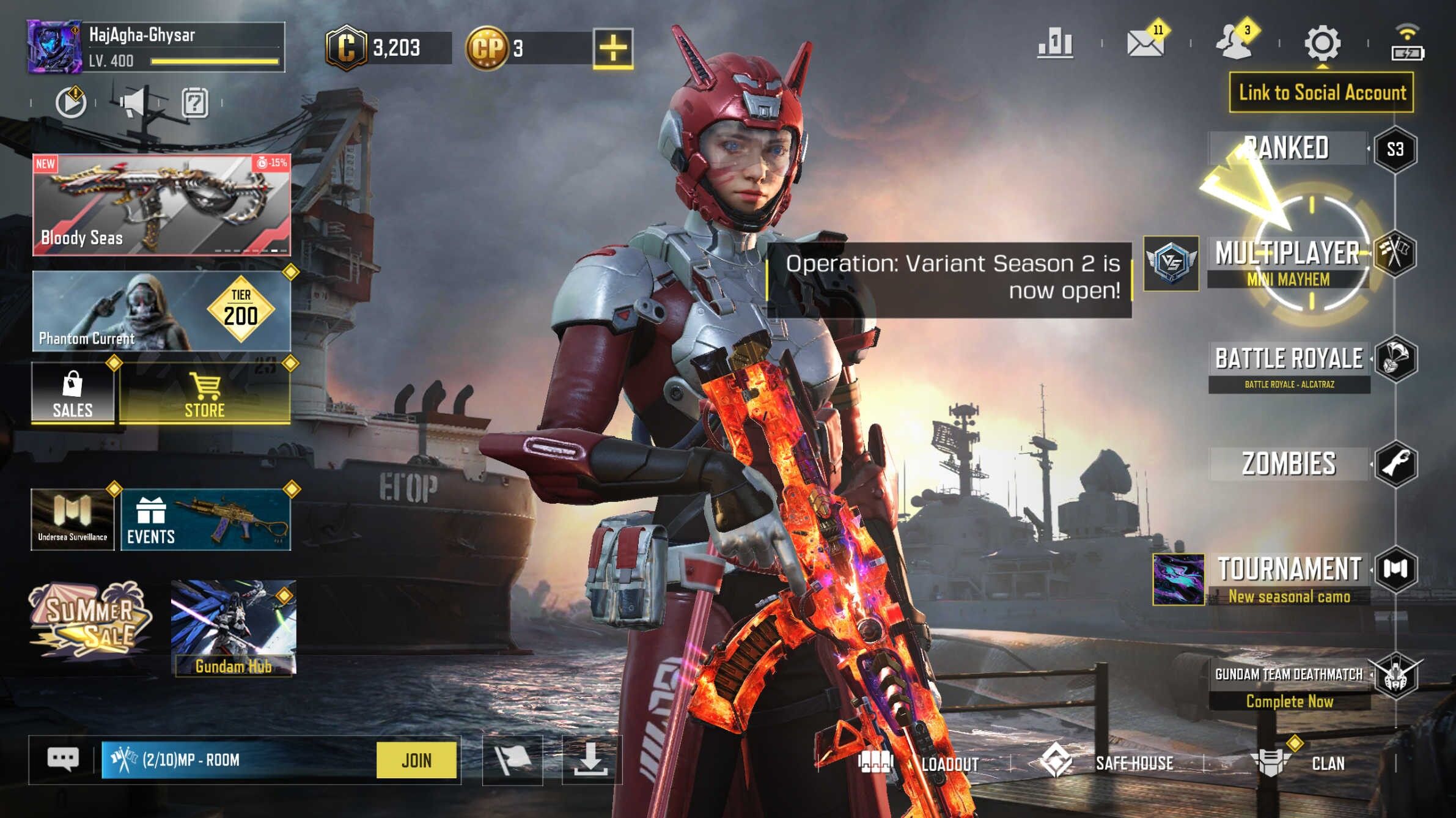
Task: Open the Events panel
Action: coord(205,520)
